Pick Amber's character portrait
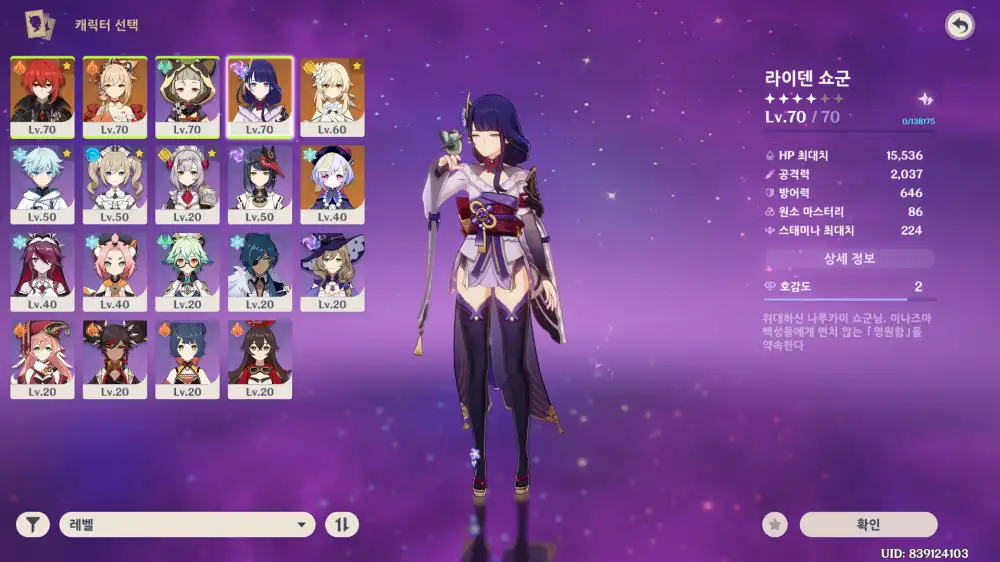The height and width of the screenshot is (562, 1000). pos(260,359)
